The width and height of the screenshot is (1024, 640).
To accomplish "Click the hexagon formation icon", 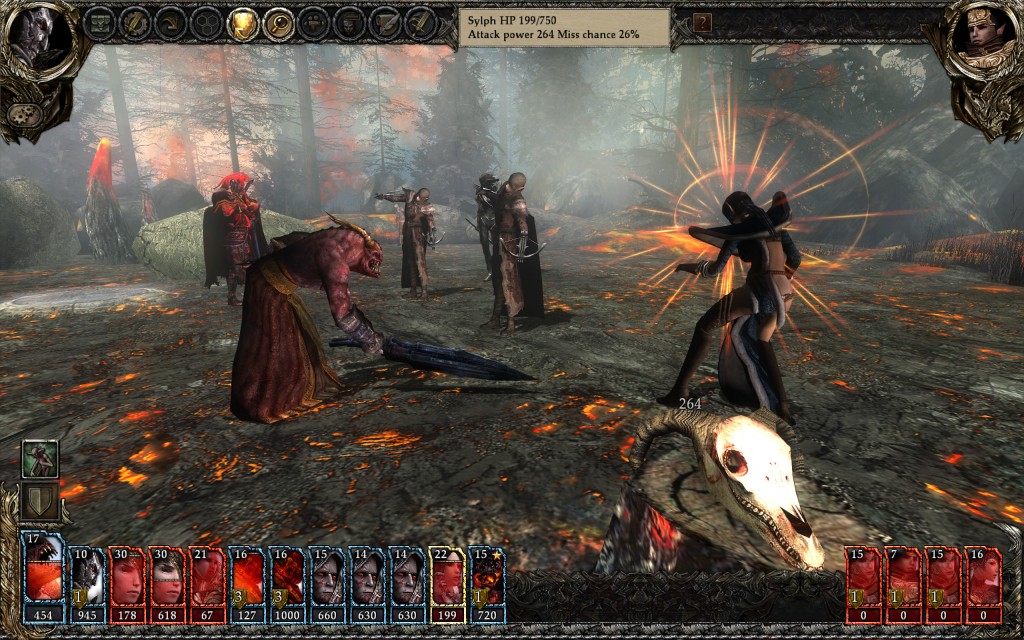I will coord(207,22).
